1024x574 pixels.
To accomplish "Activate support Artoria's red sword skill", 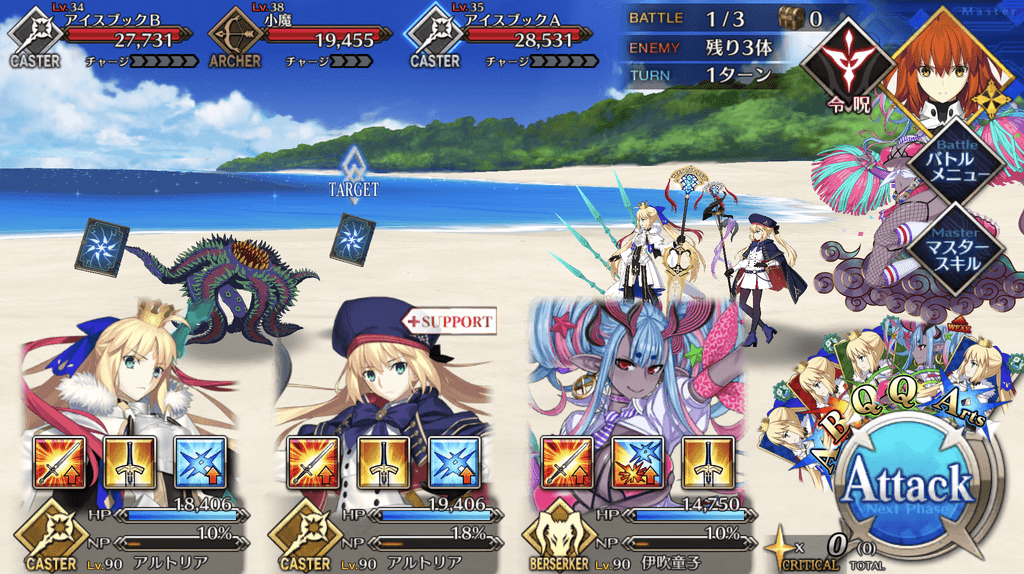I will pyautogui.click(x=312, y=462).
